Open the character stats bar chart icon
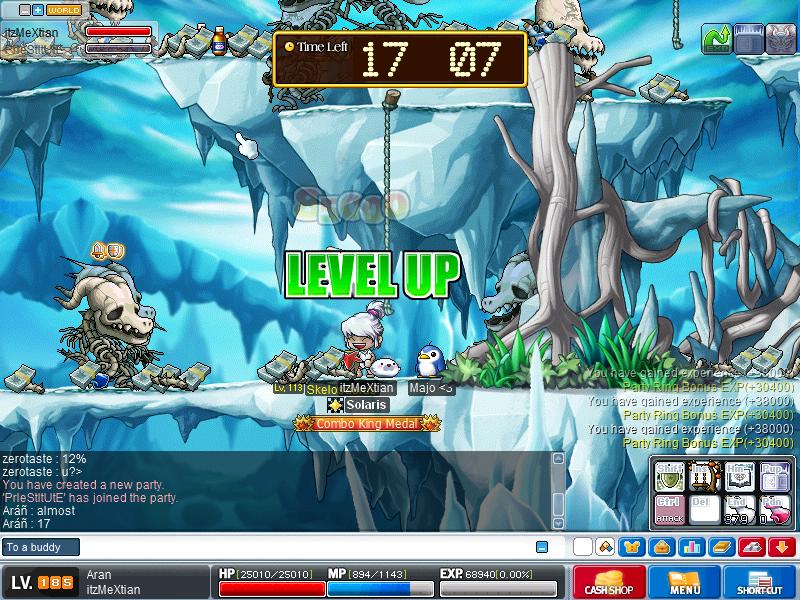800x600 pixels. [x=692, y=547]
